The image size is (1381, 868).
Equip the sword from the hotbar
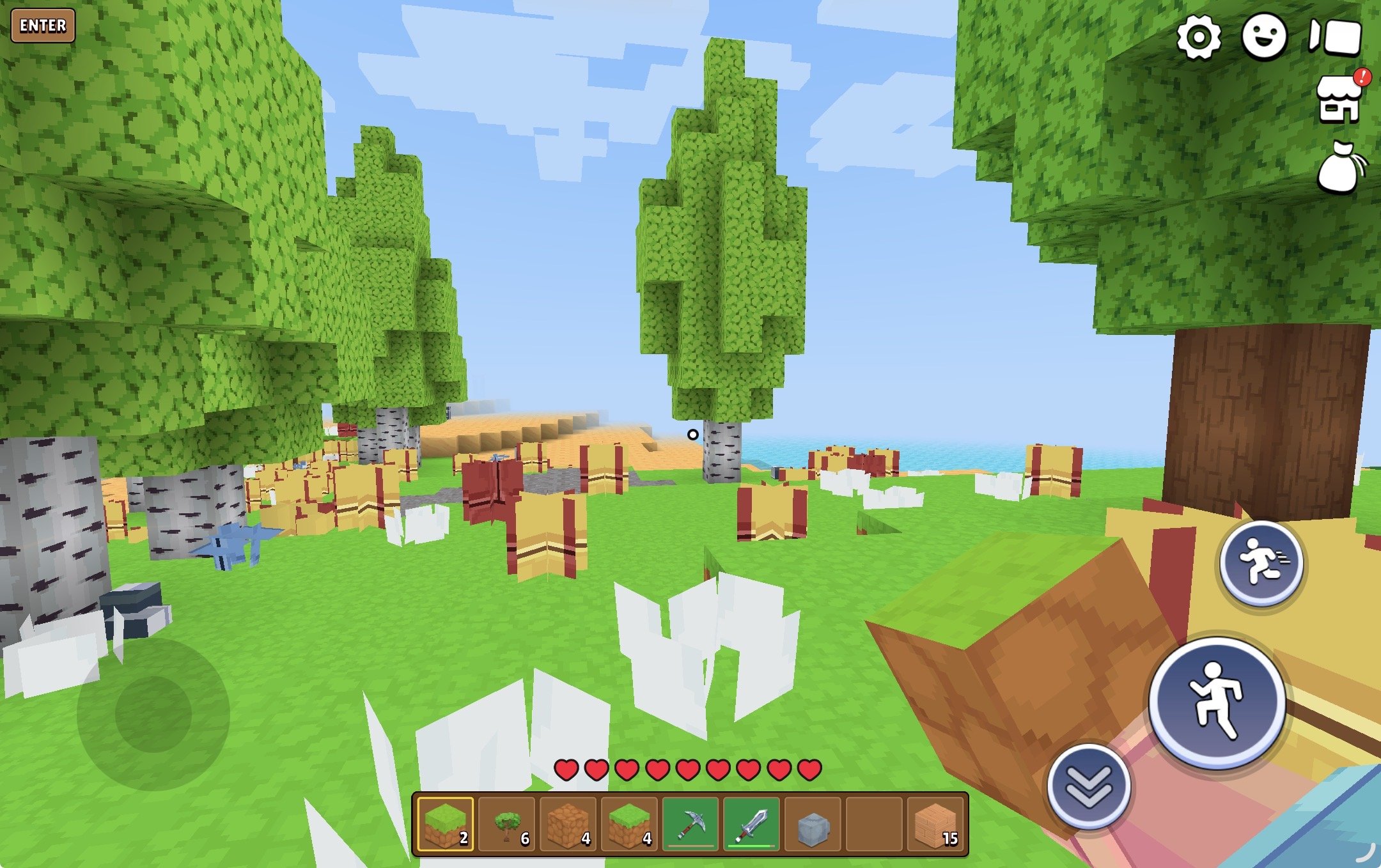[752, 825]
